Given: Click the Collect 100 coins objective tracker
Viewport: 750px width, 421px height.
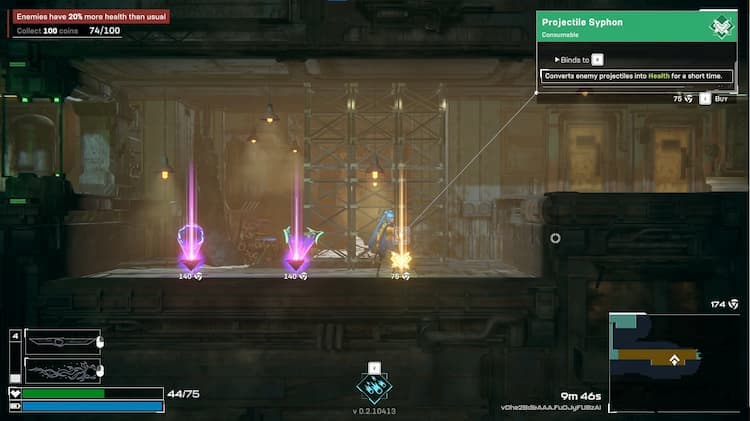Looking at the screenshot, I should point(67,31).
